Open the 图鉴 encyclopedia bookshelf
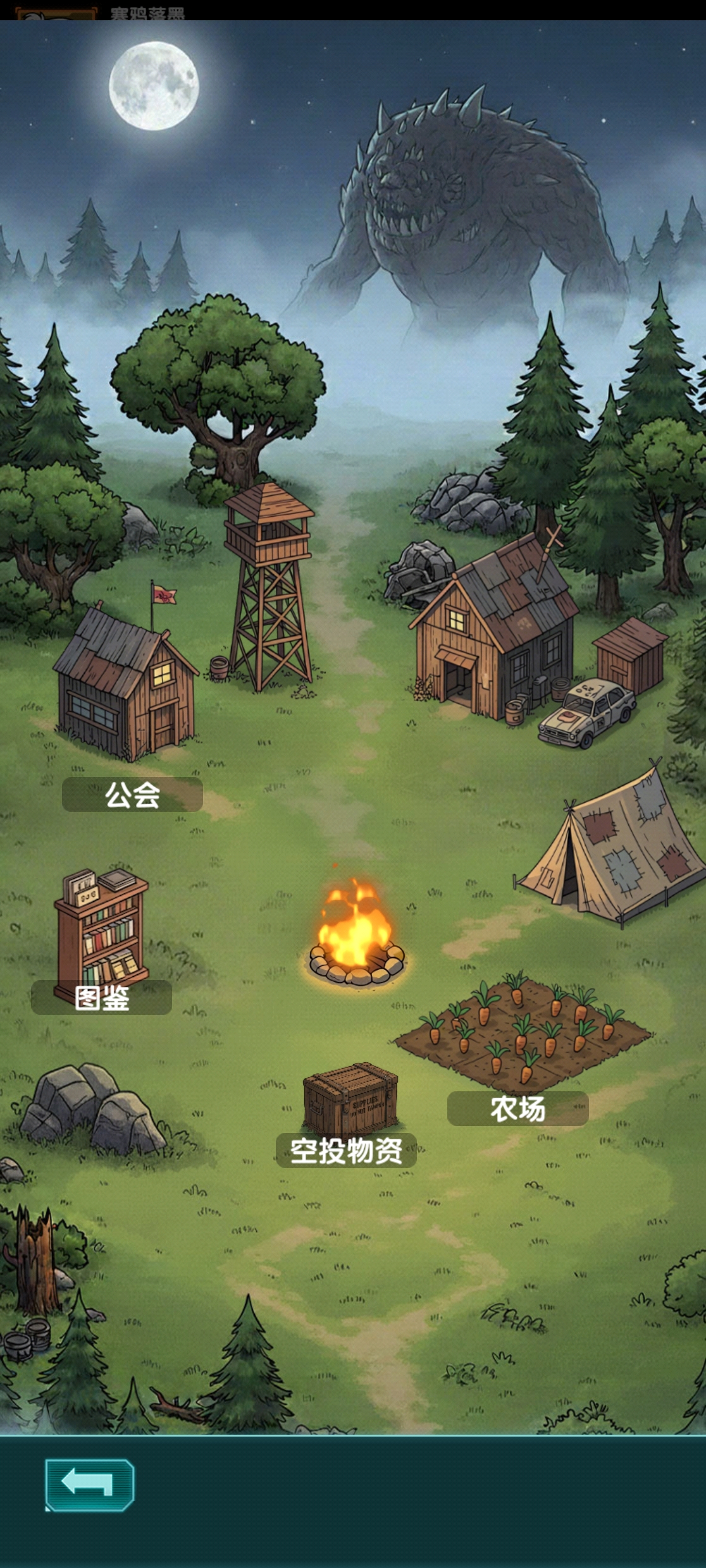The image size is (706, 1568). [x=101, y=936]
